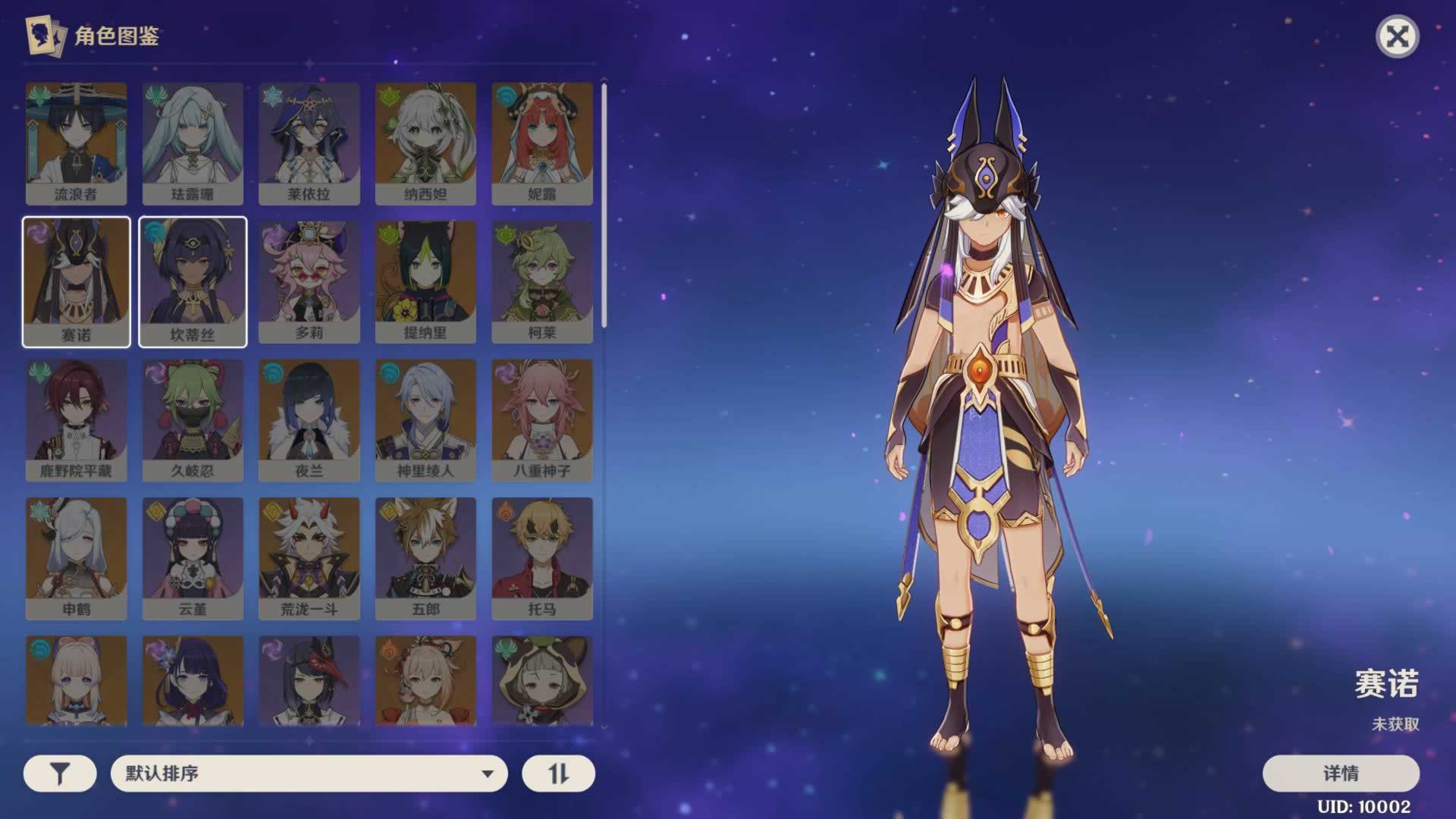Pick the 纳西妲 character card
The width and height of the screenshot is (1456, 819).
click(x=425, y=143)
